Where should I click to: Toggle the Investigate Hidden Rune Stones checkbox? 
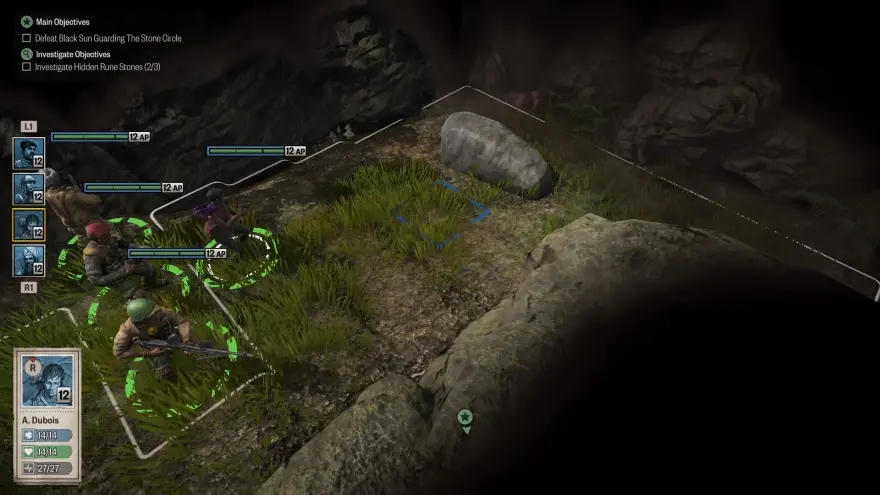[x=27, y=67]
